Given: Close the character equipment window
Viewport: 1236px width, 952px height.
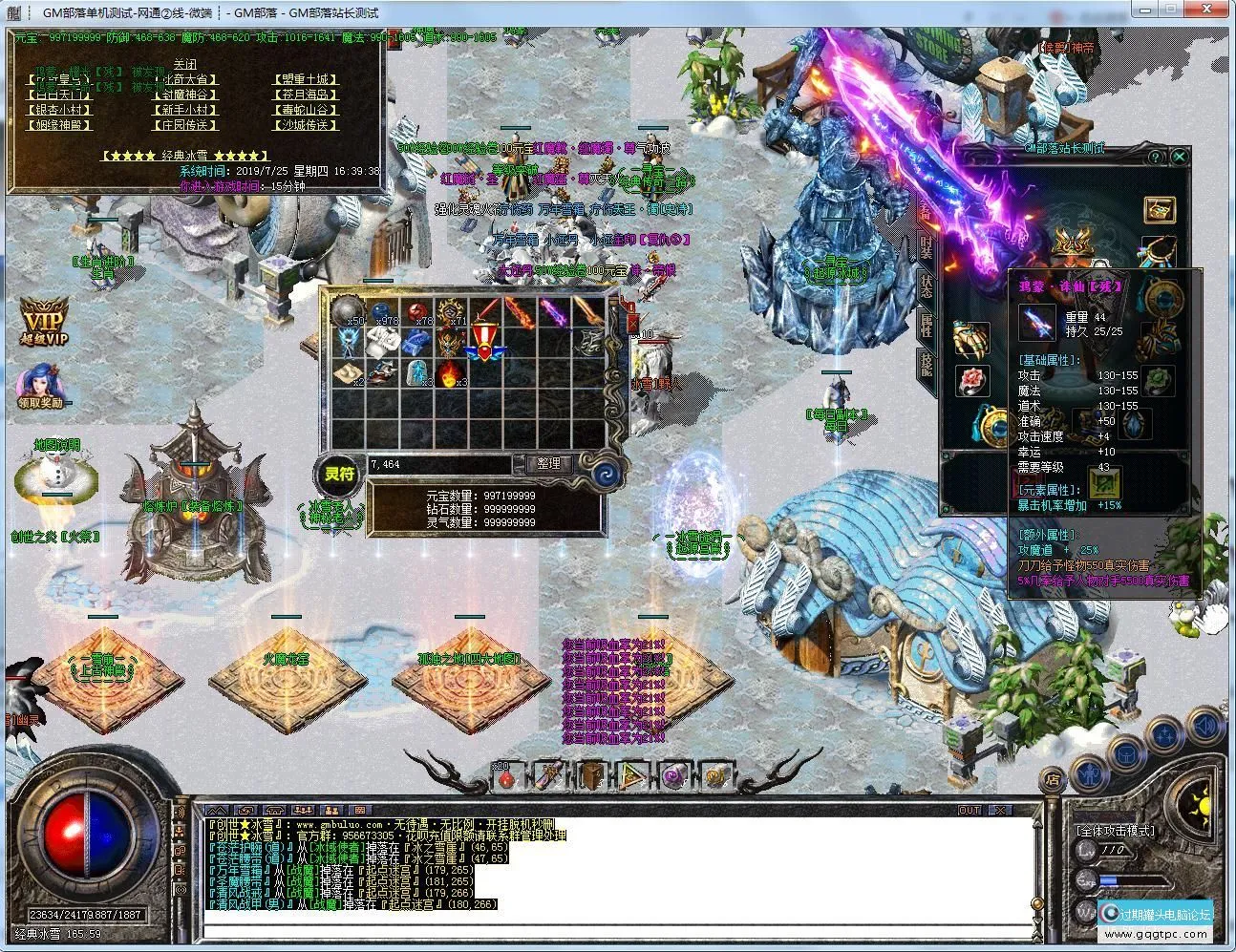Looking at the screenshot, I should click(1180, 157).
